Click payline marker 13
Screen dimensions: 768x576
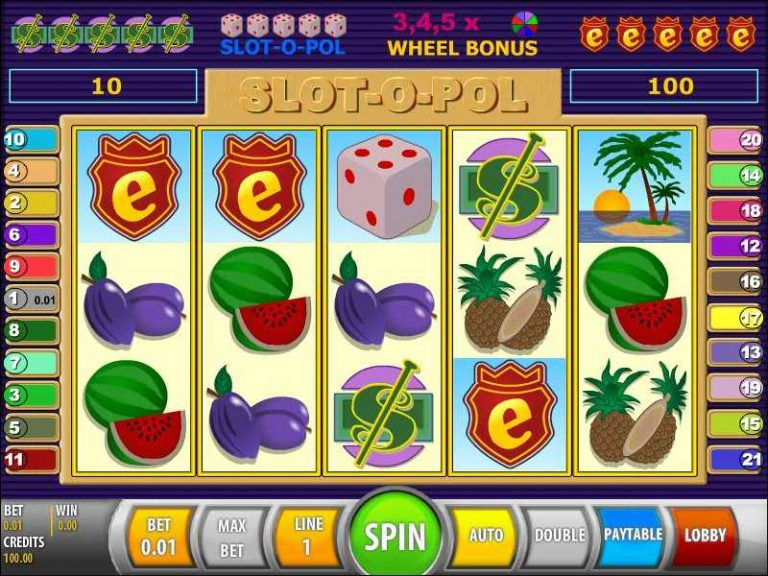click(736, 352)
